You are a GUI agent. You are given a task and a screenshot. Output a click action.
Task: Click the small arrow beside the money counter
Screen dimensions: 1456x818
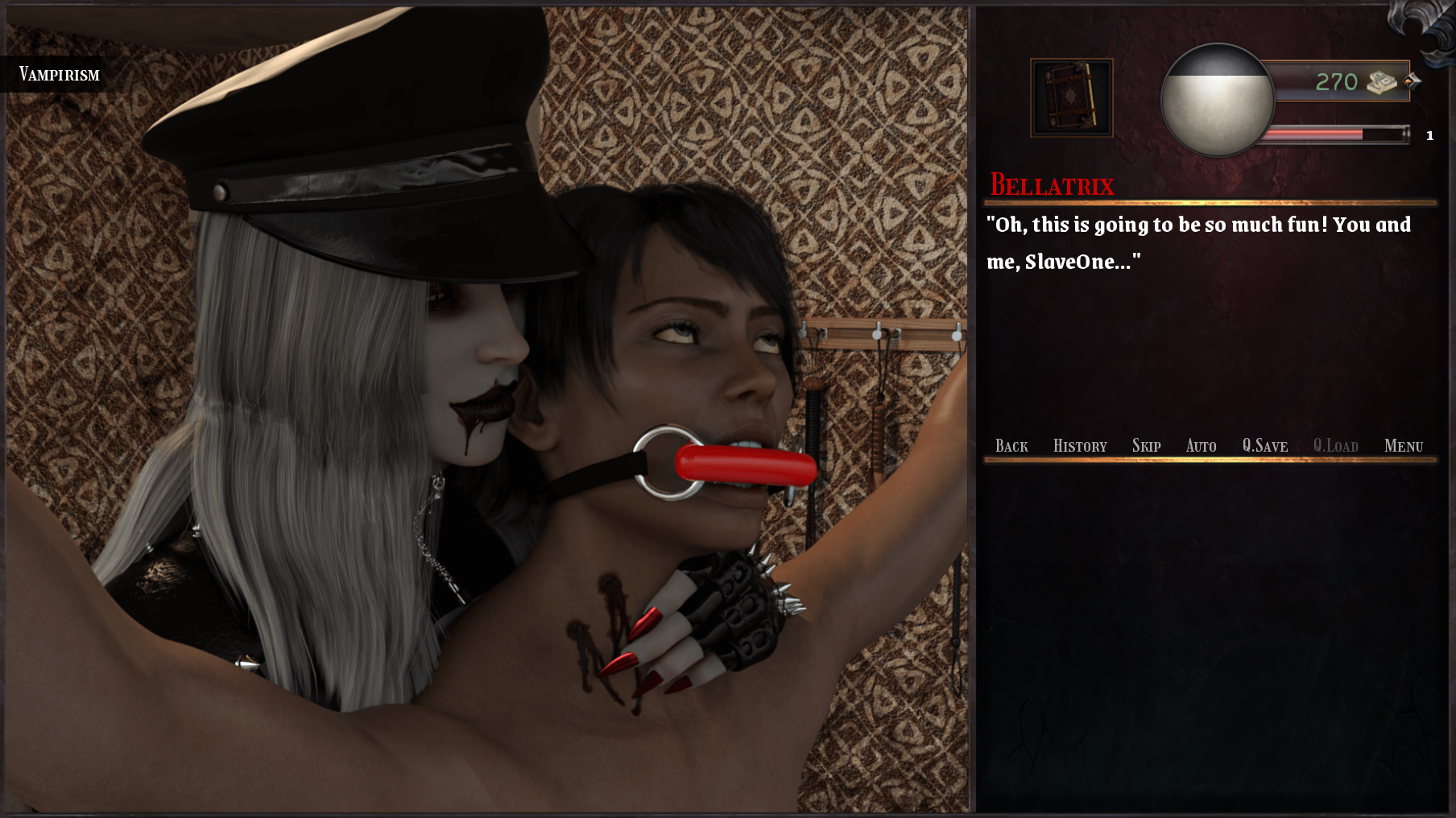point(1413,81)
